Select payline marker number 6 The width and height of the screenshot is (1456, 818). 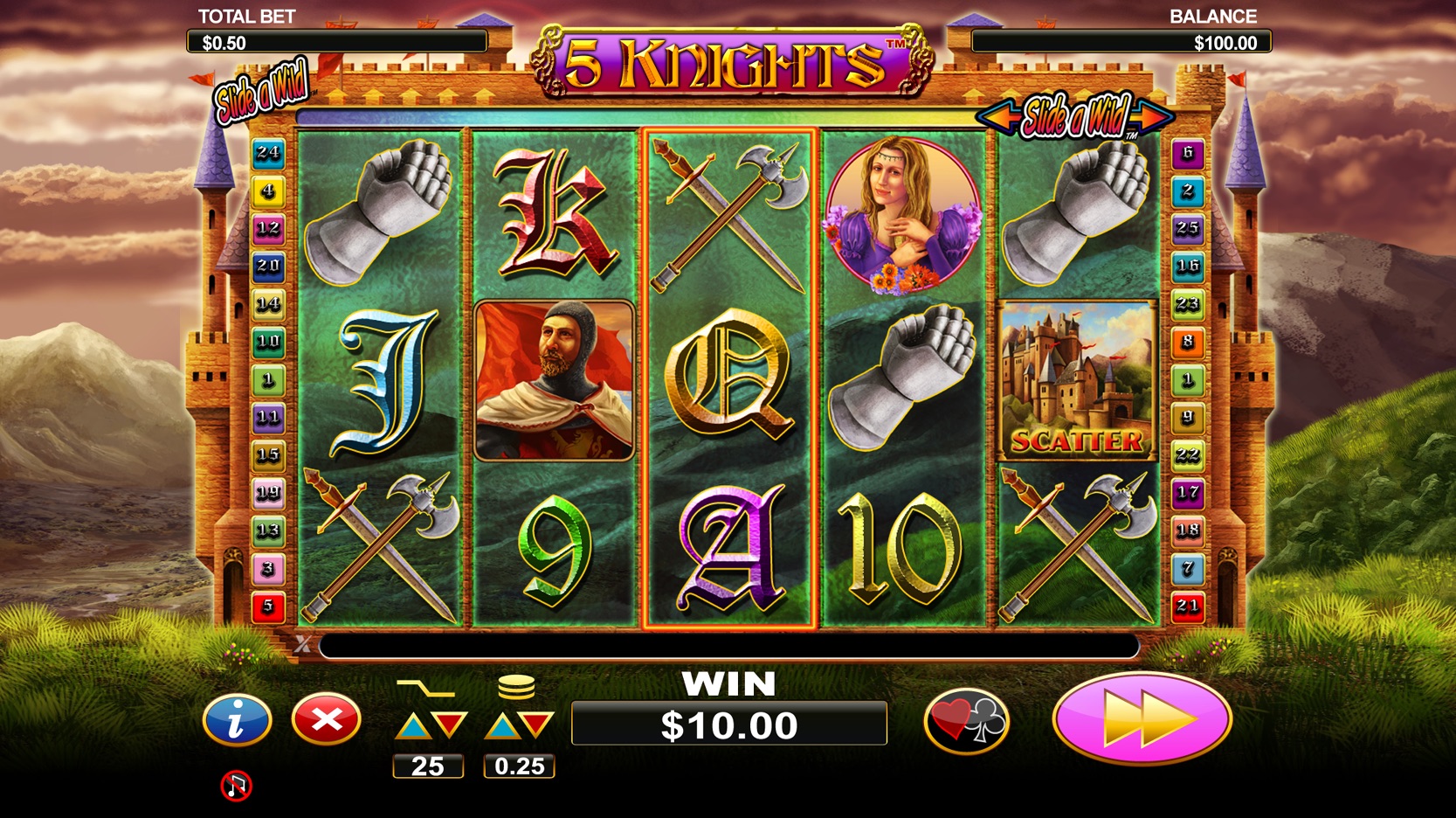tap(1187, 153)
